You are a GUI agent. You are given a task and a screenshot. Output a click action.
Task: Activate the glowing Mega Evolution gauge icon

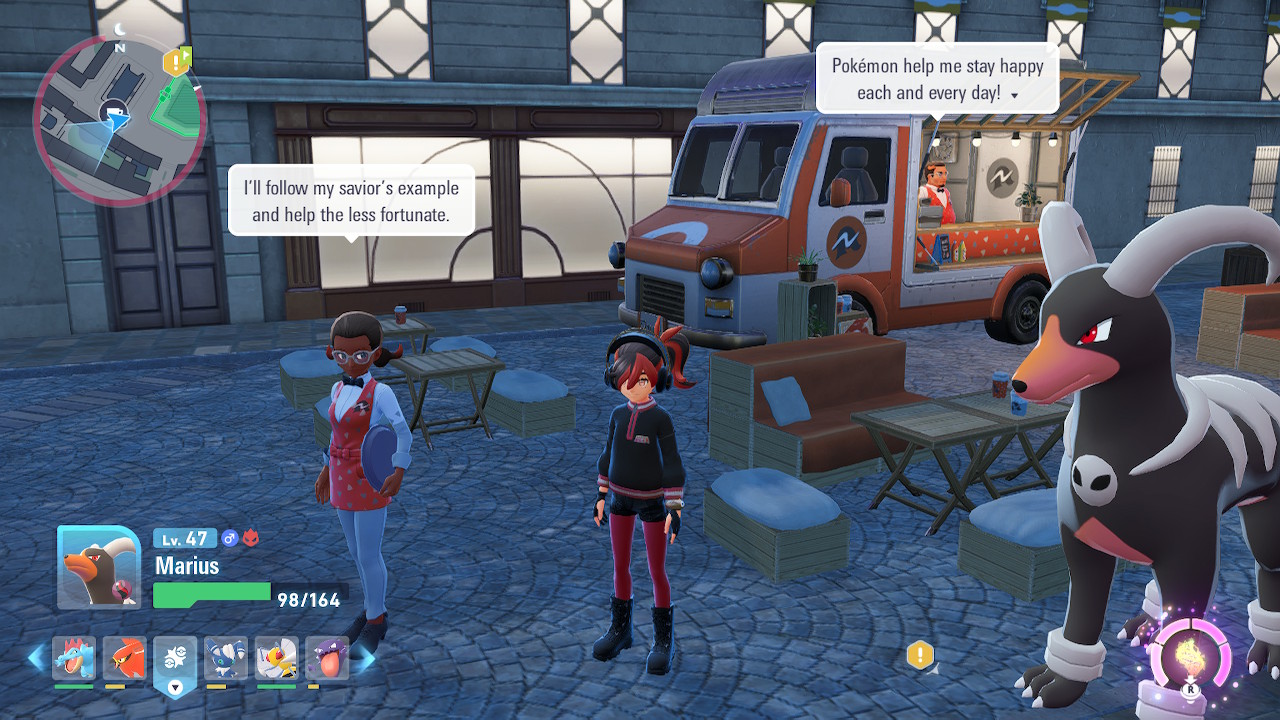[x=1190, y=659]
